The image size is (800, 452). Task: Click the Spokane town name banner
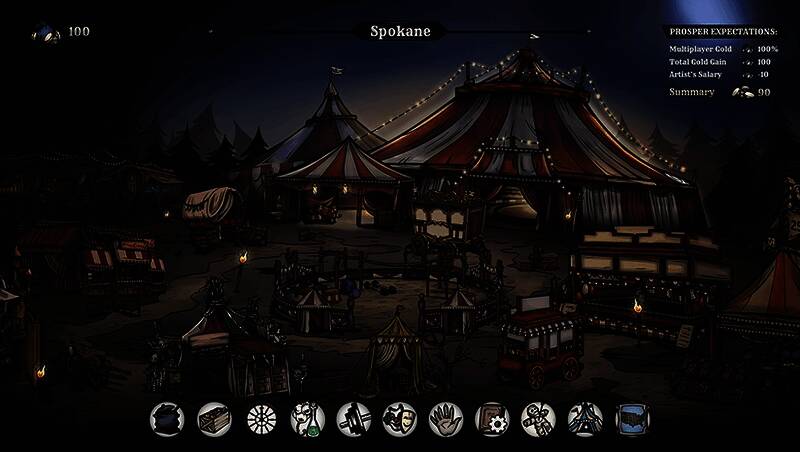[400, 31]
